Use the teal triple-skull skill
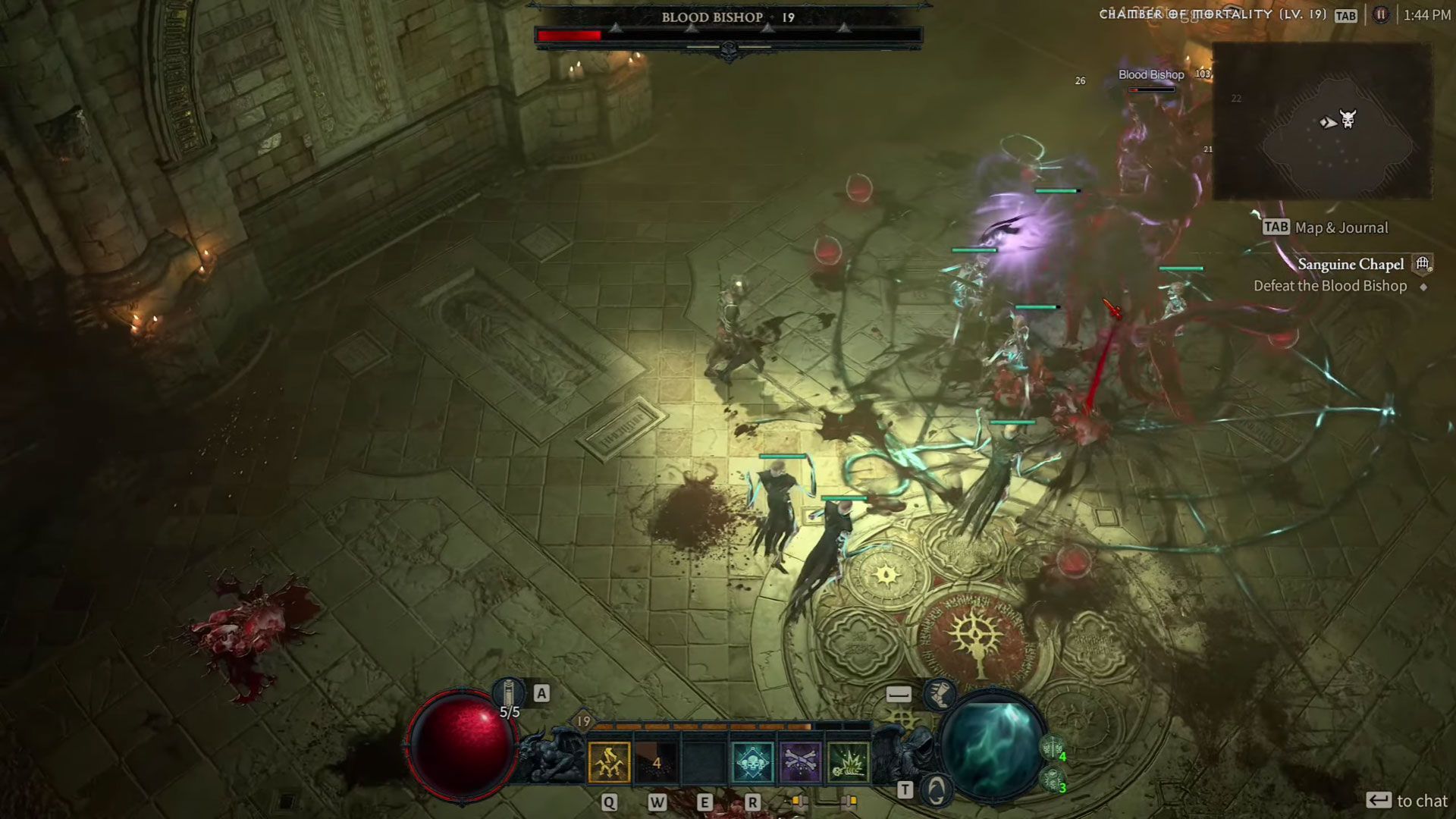The width and height of the screenshot is (1456, 819). 752,762
